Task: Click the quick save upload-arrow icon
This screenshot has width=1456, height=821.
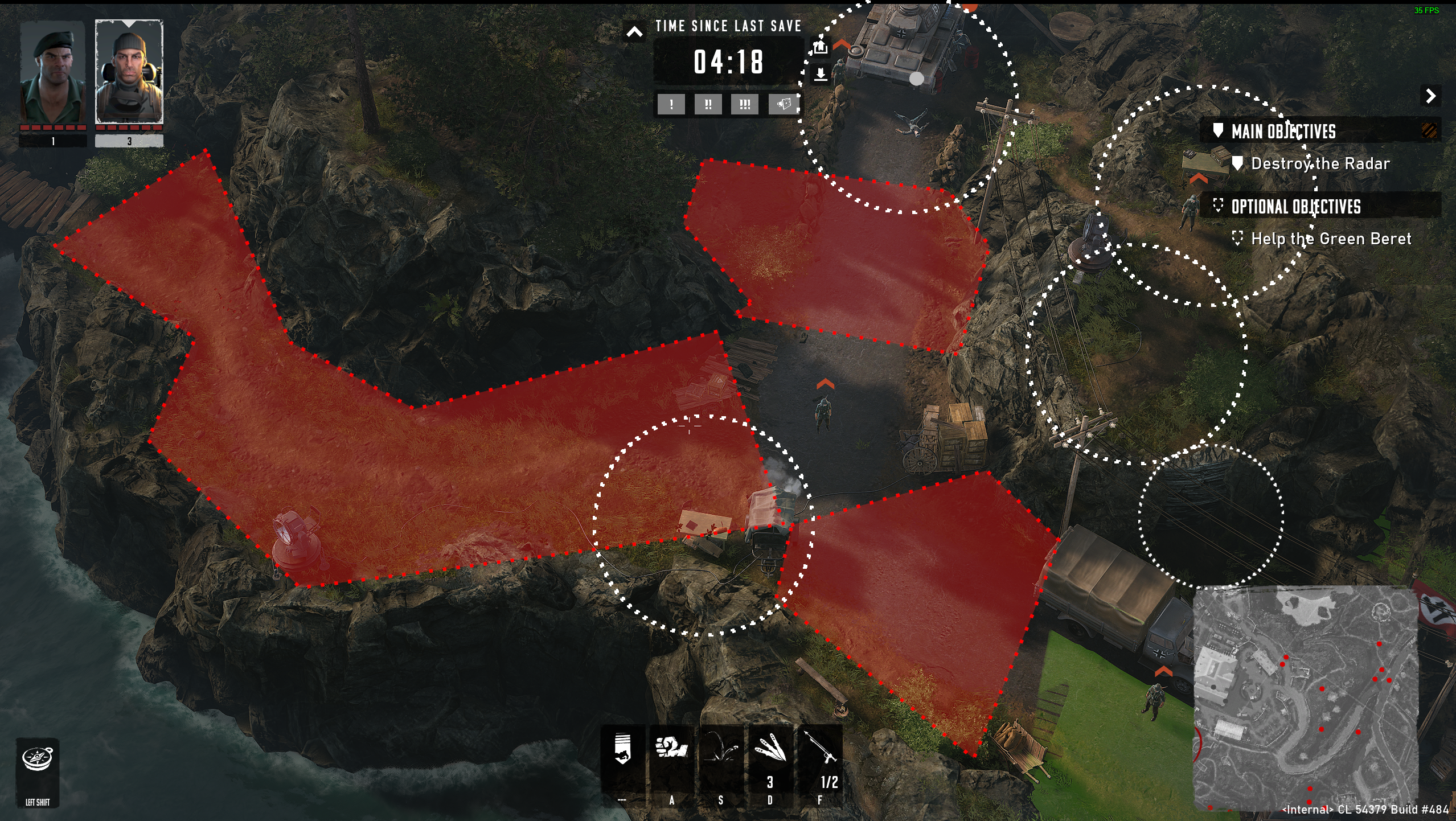Action: [x=821, y=47]
